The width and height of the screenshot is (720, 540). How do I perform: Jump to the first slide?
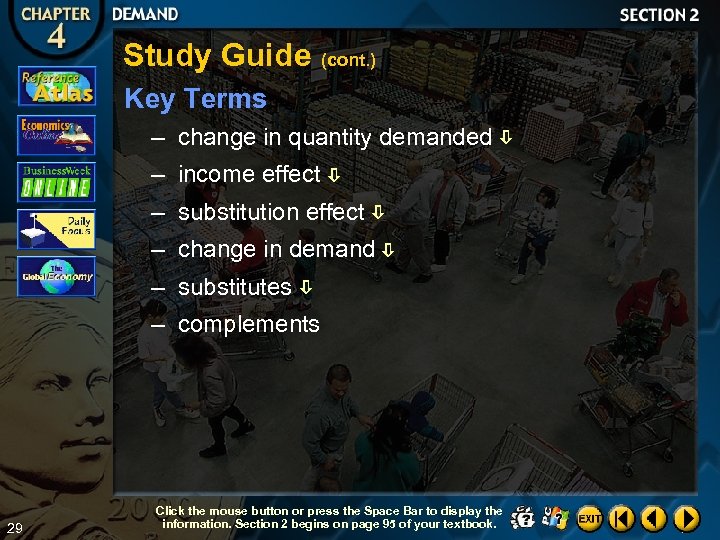622,518
